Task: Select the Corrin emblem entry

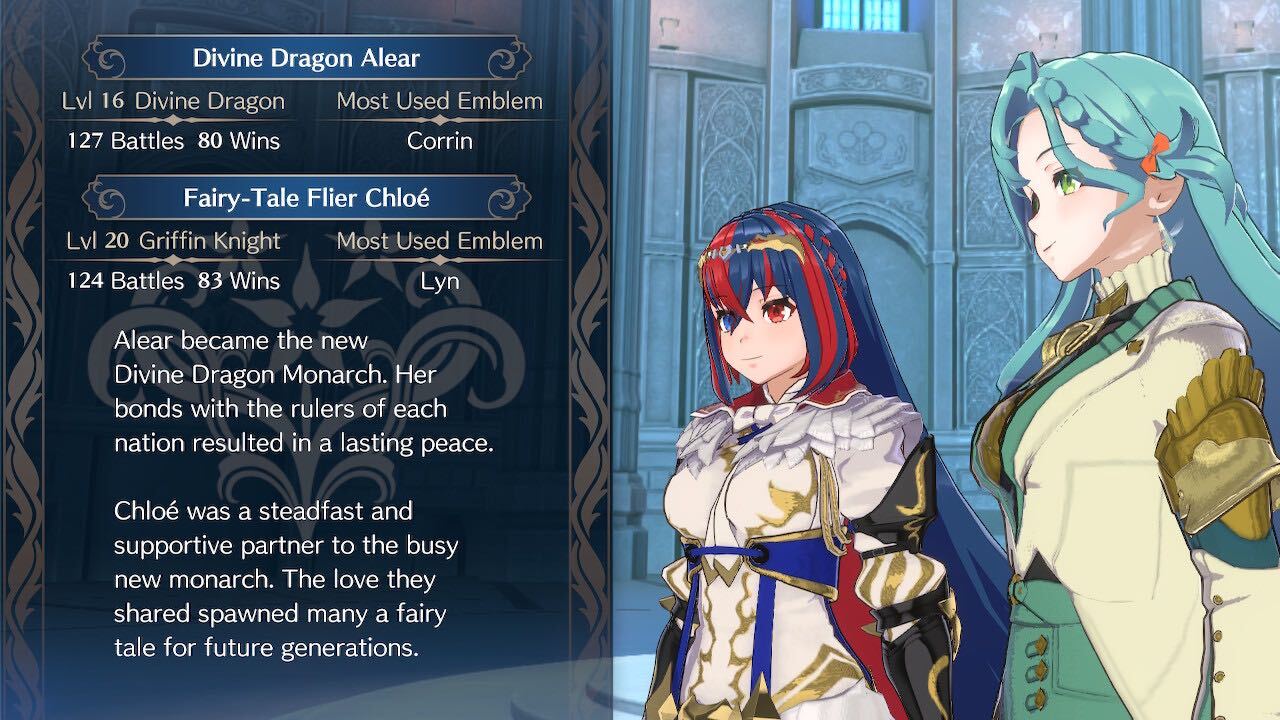Action: (x=438, y=141)
